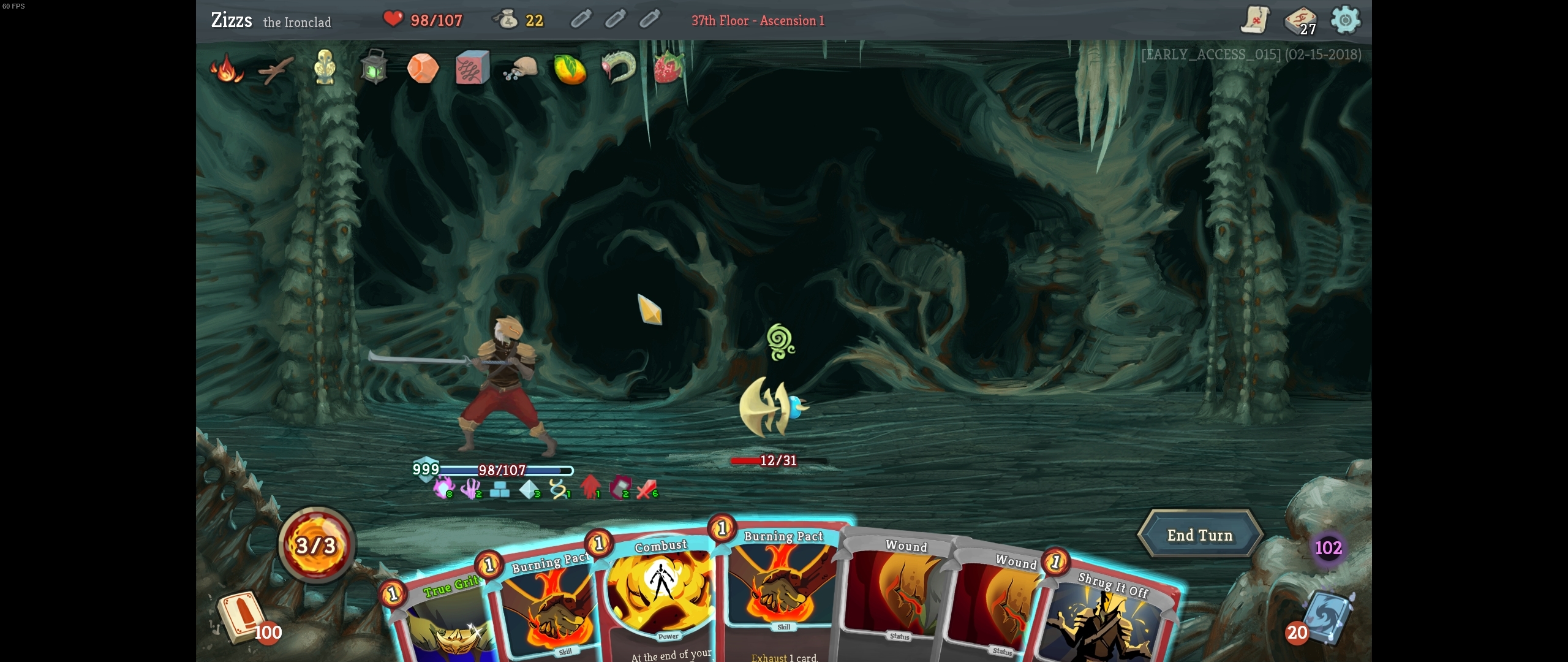Click the End Turn button
The image size is (1568, 662).
(x=1199, y=535)
